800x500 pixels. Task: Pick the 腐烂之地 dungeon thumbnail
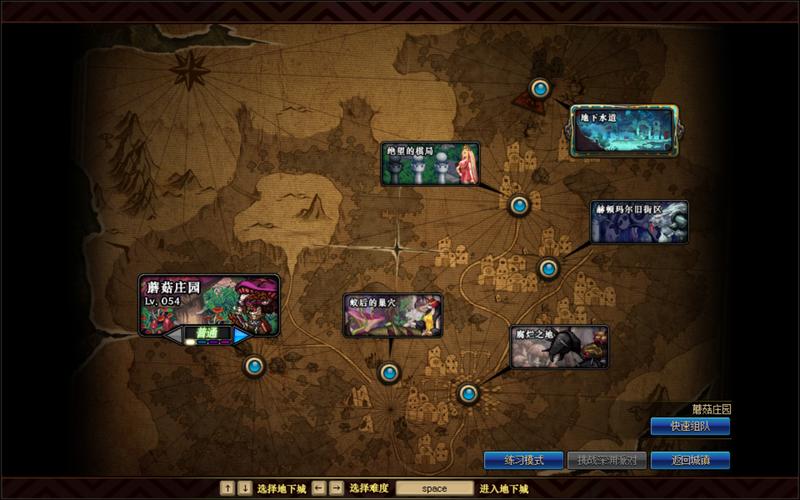pyautogui.click(x=559, y=346)
